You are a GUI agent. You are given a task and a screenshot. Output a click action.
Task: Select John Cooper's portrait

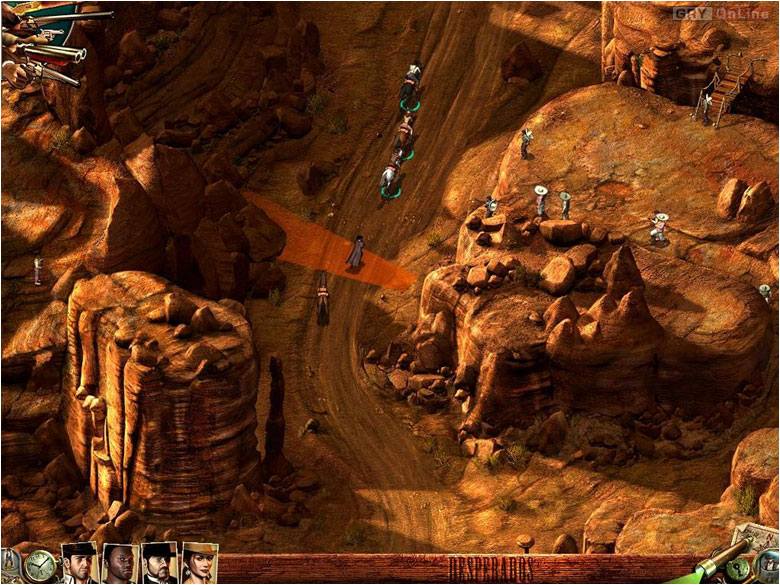(80, 563)
